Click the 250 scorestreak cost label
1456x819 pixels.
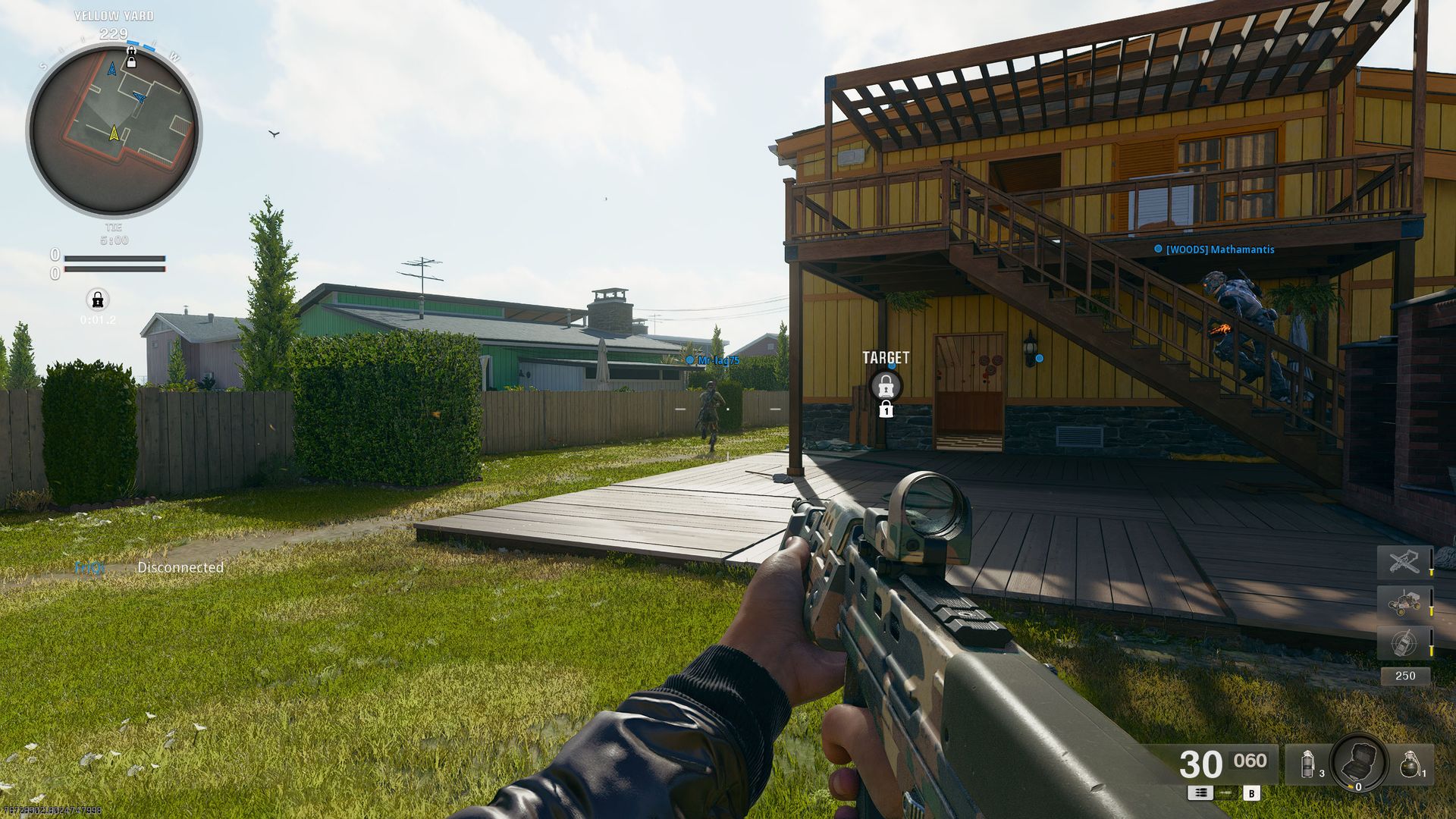click(1406, 675)
